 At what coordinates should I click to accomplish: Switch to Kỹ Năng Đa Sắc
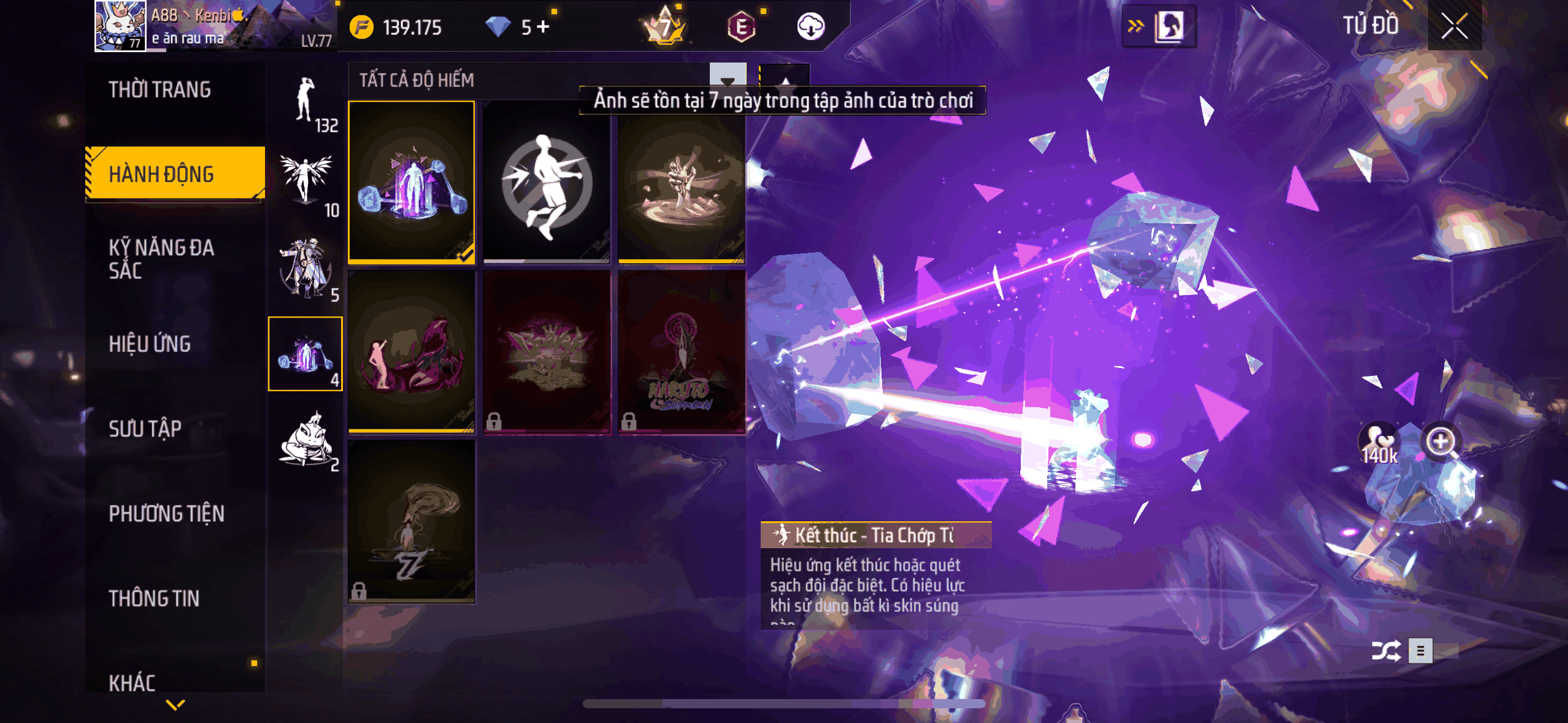162,259
